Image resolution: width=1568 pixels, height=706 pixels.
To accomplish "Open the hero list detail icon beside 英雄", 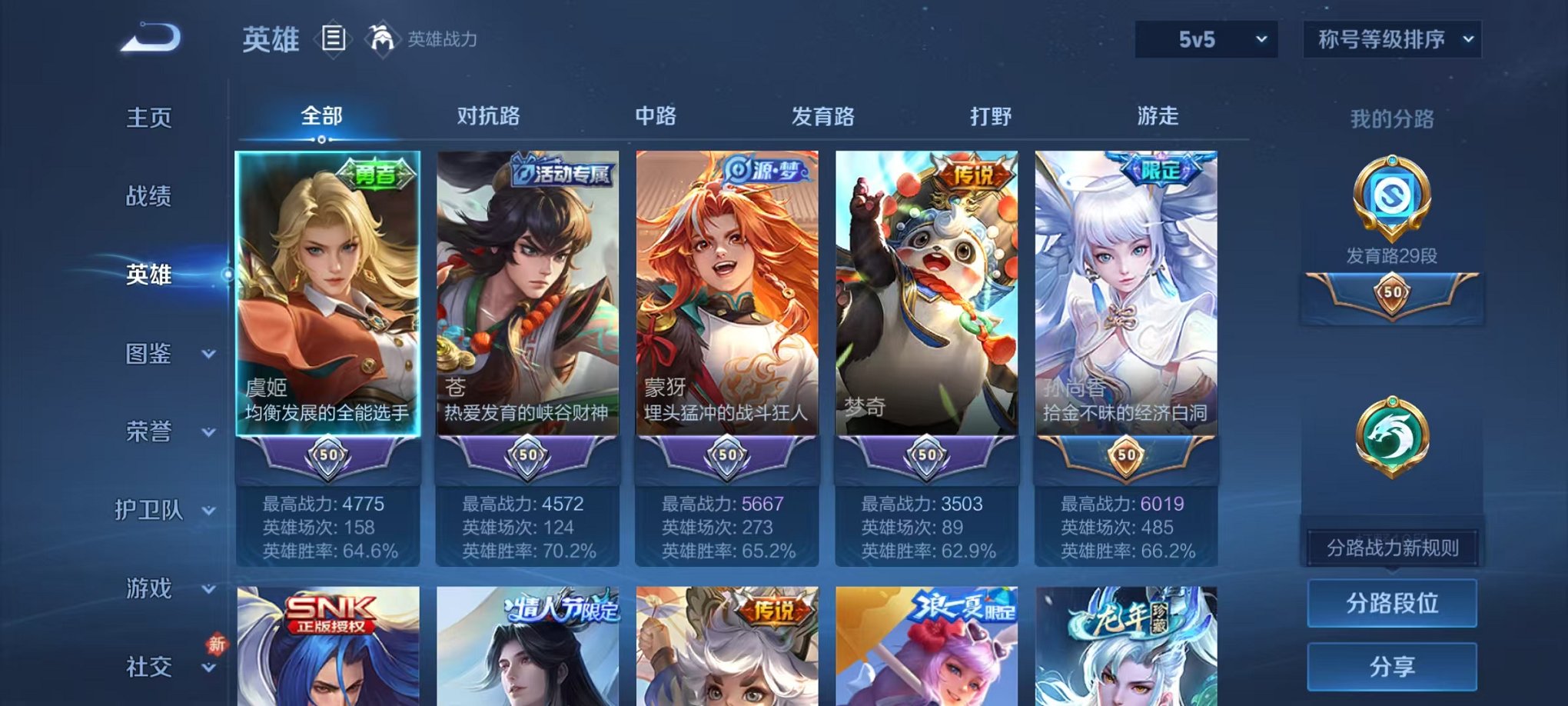I will click(334, 37).
